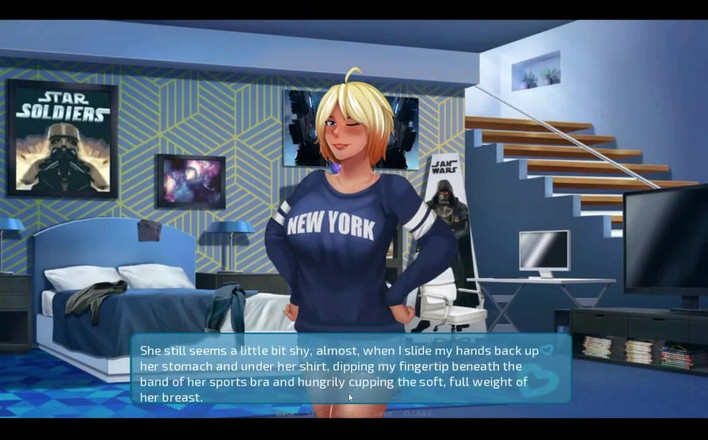The width and height of the screenshot is (708, 440).
Task: Go Back in the quick menu
Action: (283, 413)
